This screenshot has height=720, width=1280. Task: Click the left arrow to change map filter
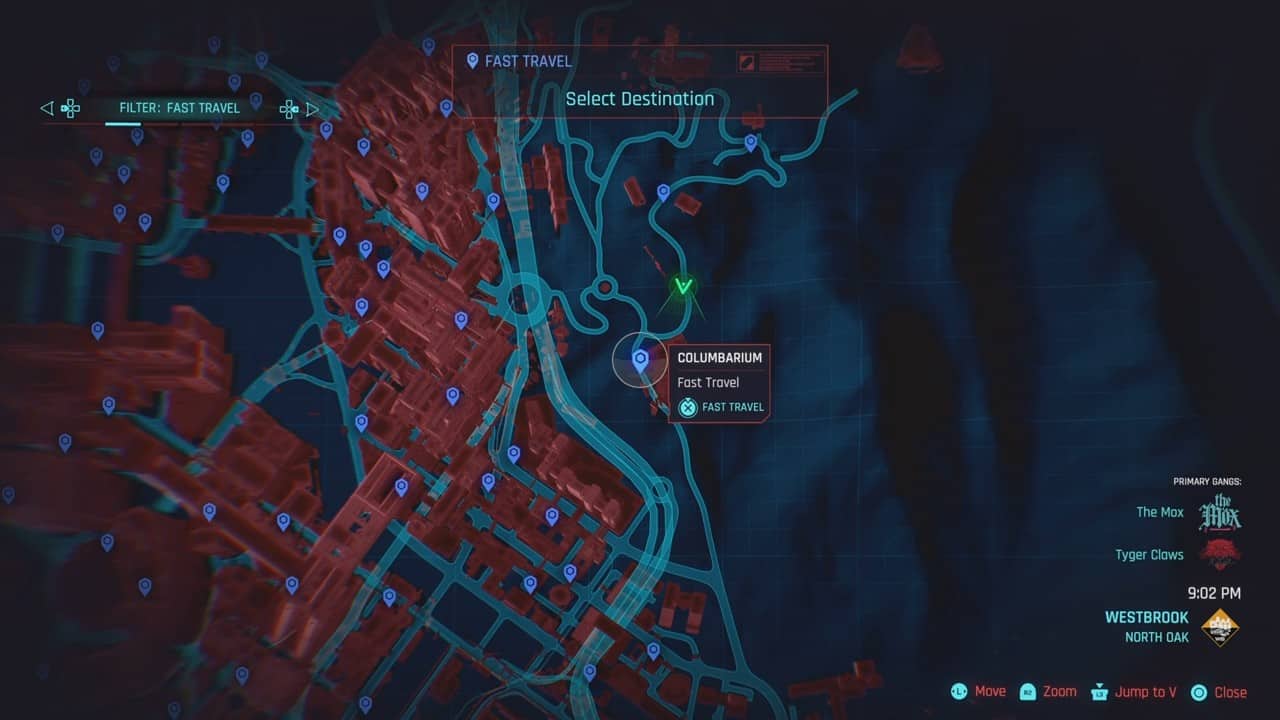(45, 108)
